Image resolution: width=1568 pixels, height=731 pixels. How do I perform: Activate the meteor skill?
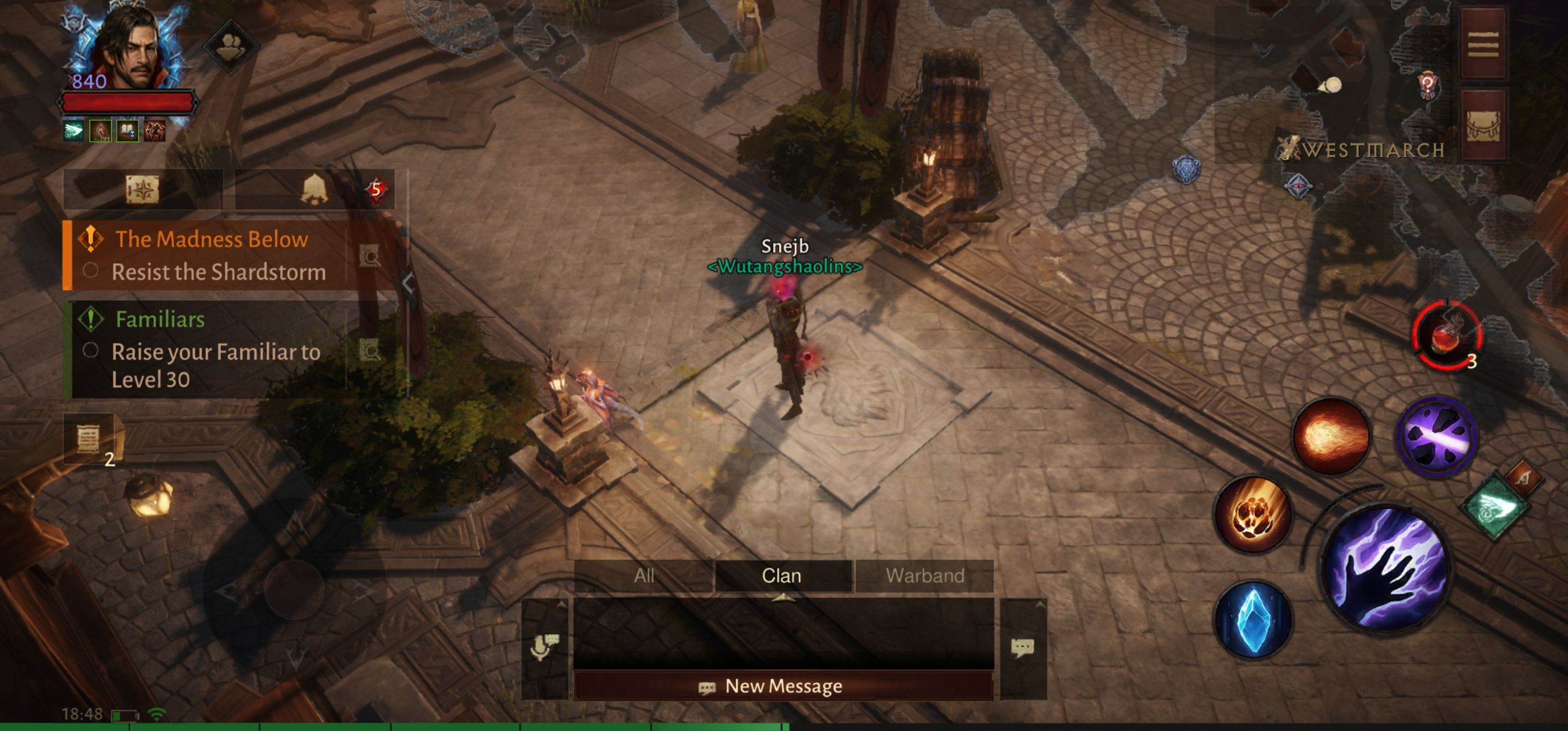pyautogui.click(x=1253, y=515)
